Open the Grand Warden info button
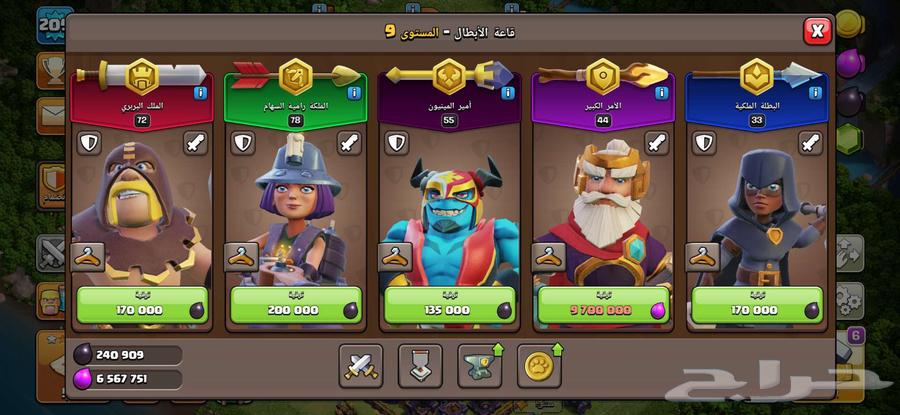Viewport: 900px width, 415px height. point(662,93)
